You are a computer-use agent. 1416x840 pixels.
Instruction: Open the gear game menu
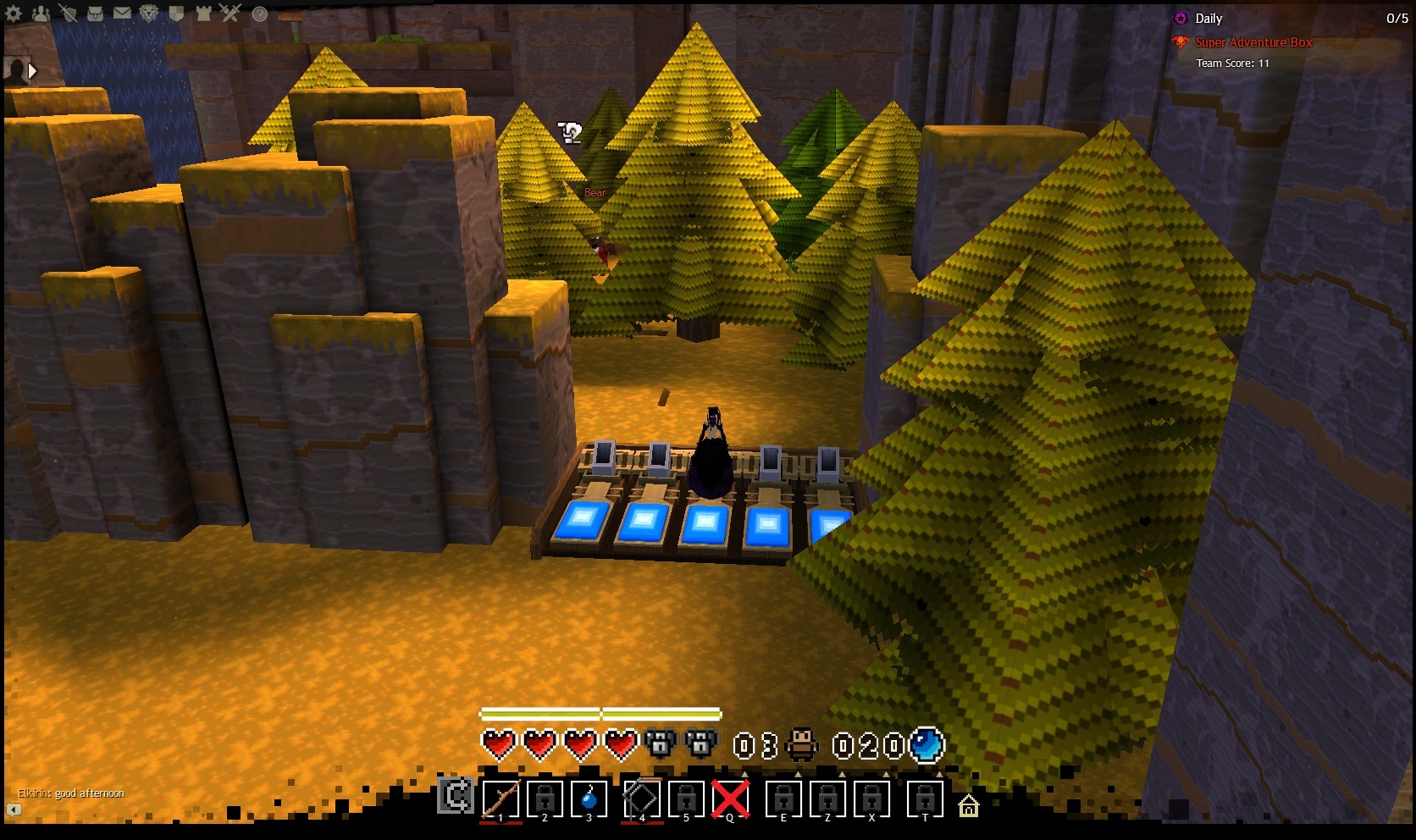point(14,14)
